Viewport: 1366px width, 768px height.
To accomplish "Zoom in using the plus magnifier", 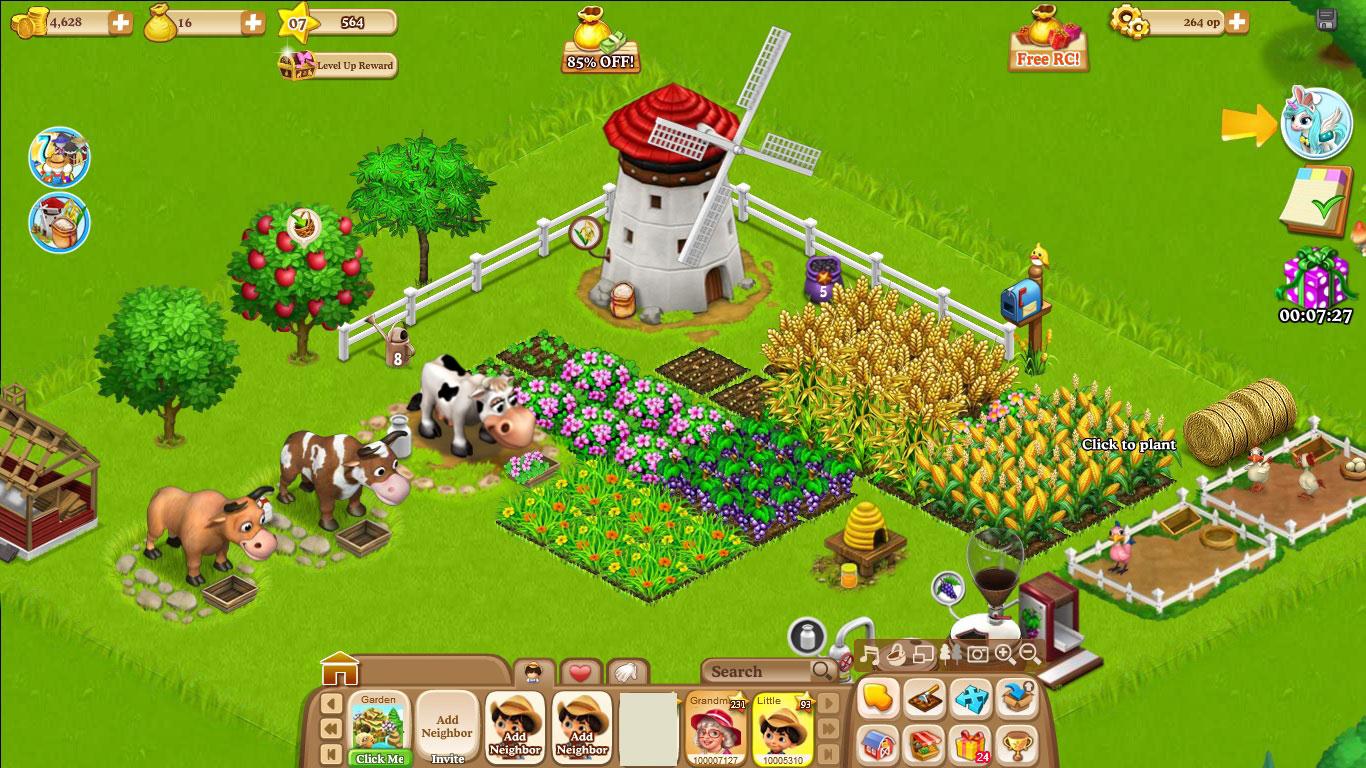I will (1002, 654).
